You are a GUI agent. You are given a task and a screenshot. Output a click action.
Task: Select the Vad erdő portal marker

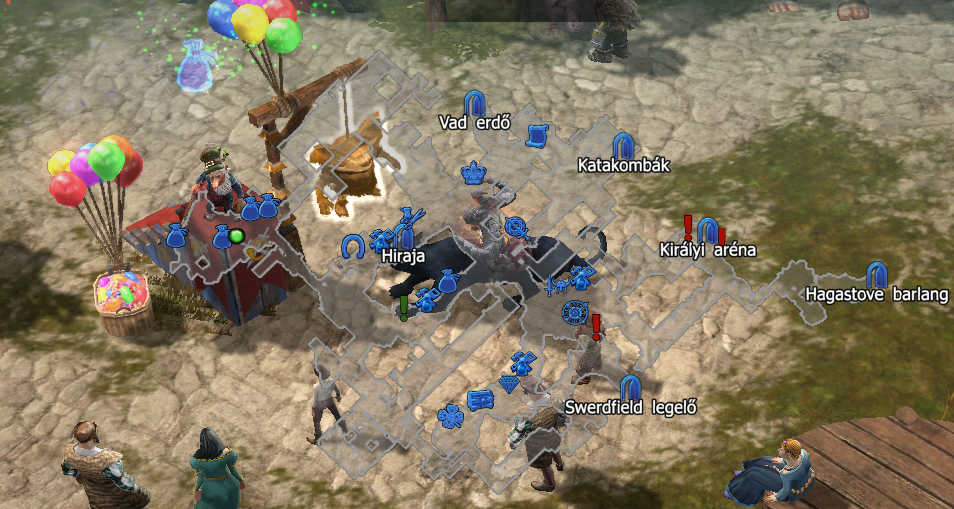pyautogui.click(x=476, y=102)
